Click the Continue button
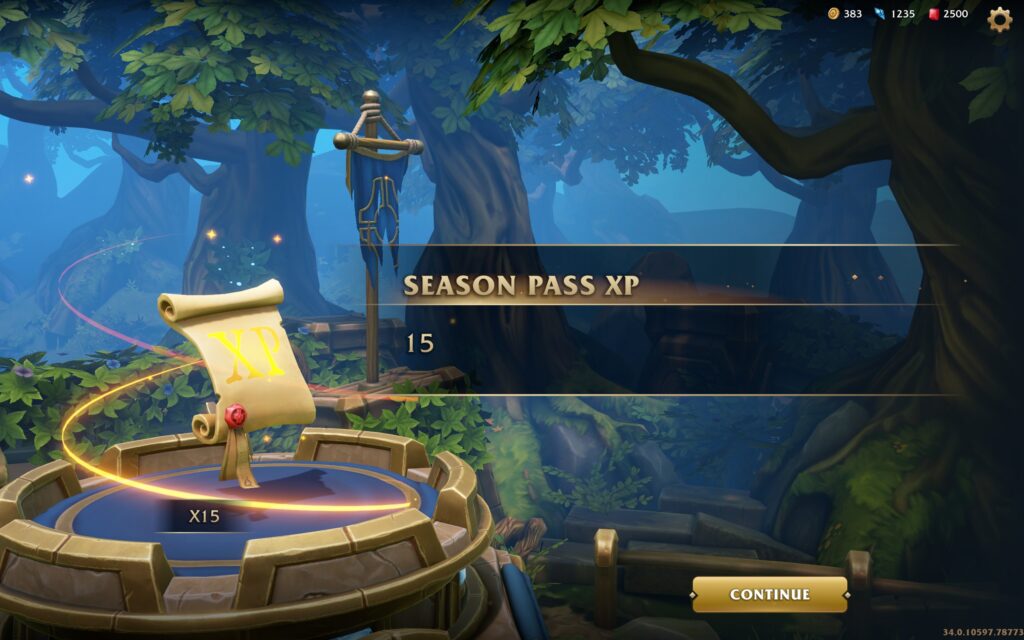 click(x=769, y=594)
